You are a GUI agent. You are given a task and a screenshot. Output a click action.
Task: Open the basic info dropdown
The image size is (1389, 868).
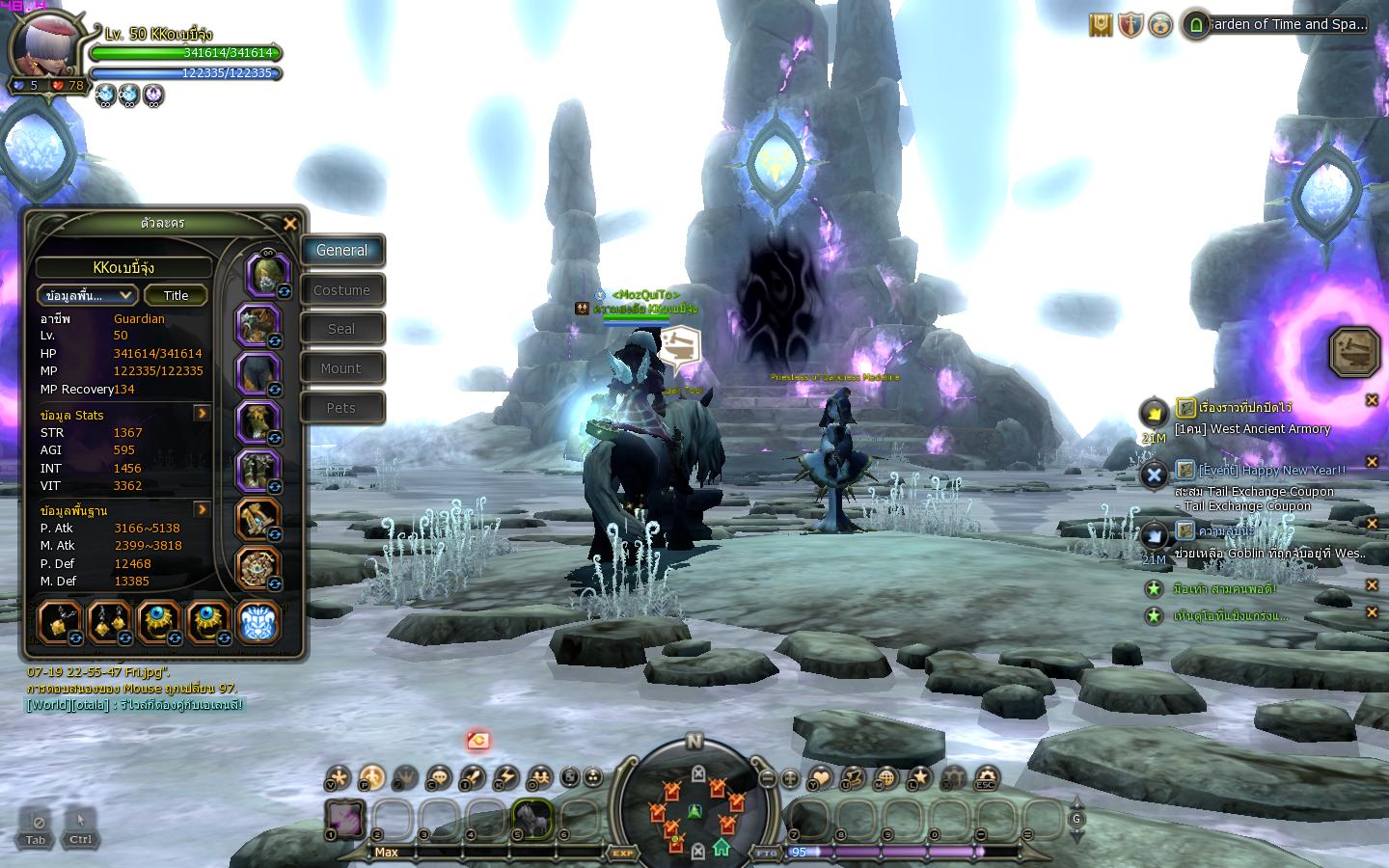[87, 295]
